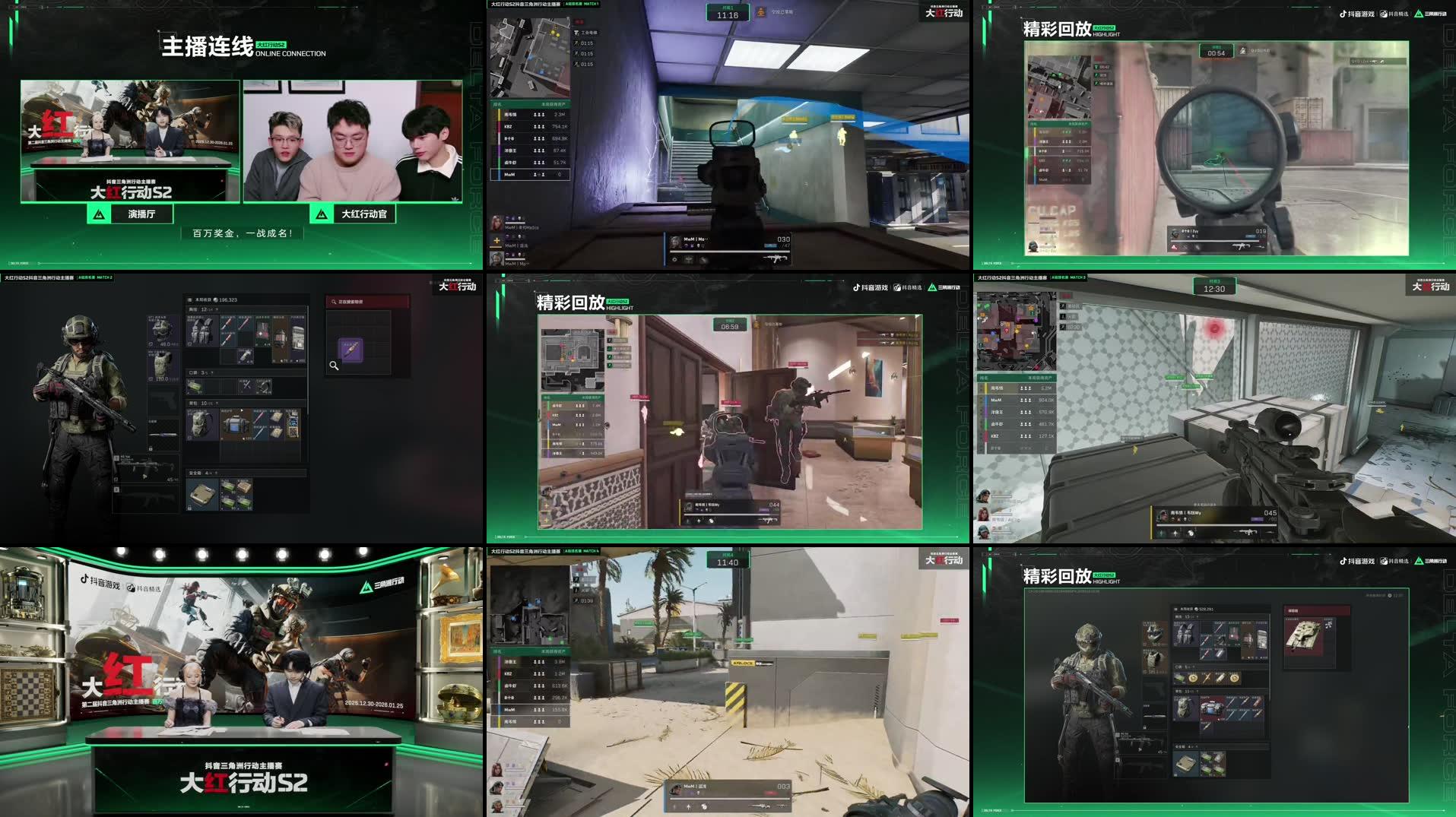Select the magnifying glass icon in the loot search panel

click(333, 366)
